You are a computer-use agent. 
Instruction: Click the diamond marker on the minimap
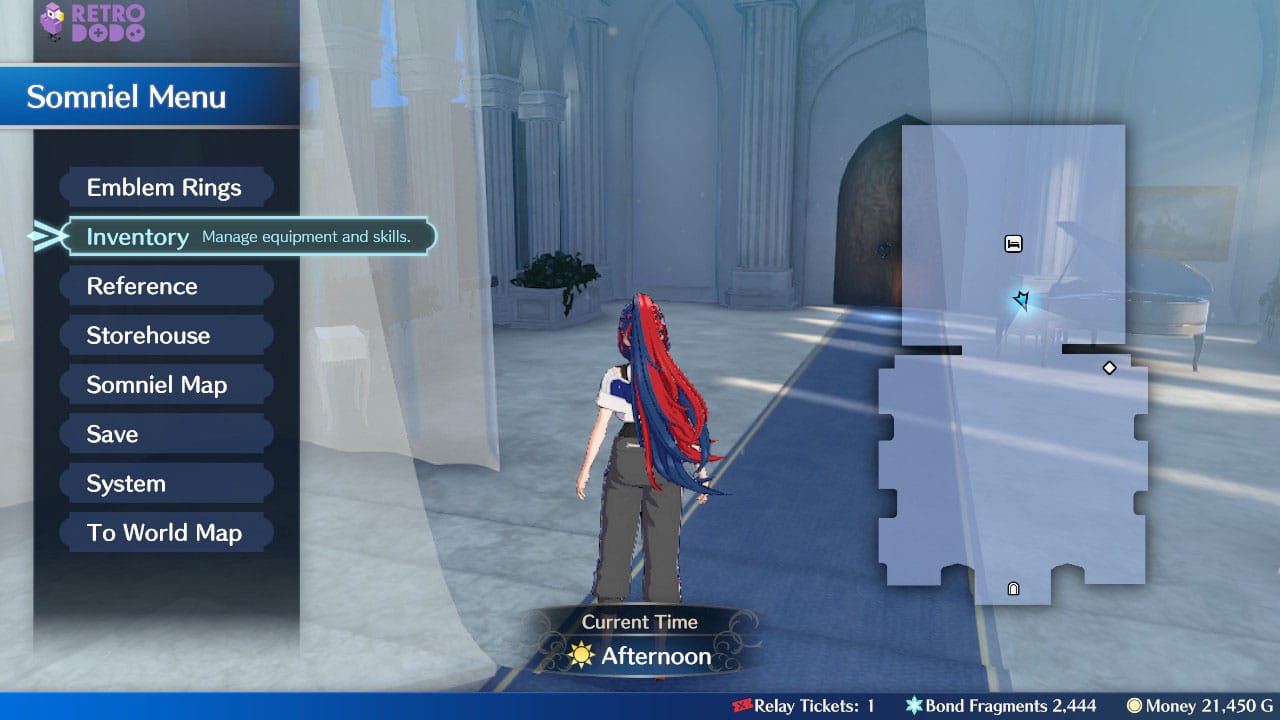(x=1110, y=367)
